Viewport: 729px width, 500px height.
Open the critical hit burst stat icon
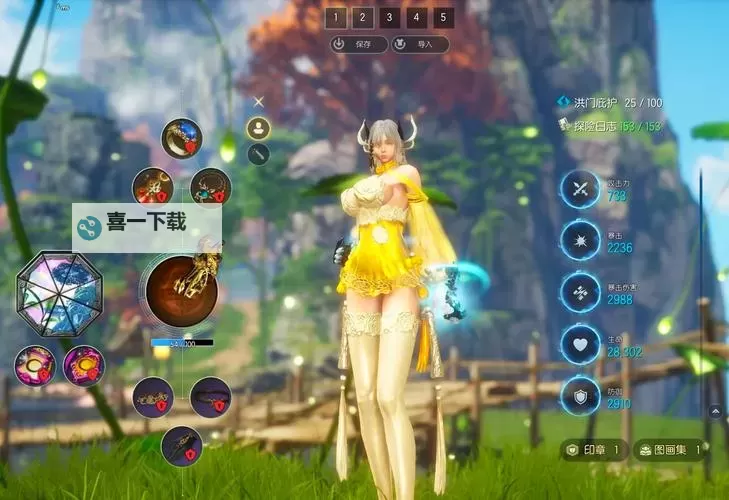[579, 240]
